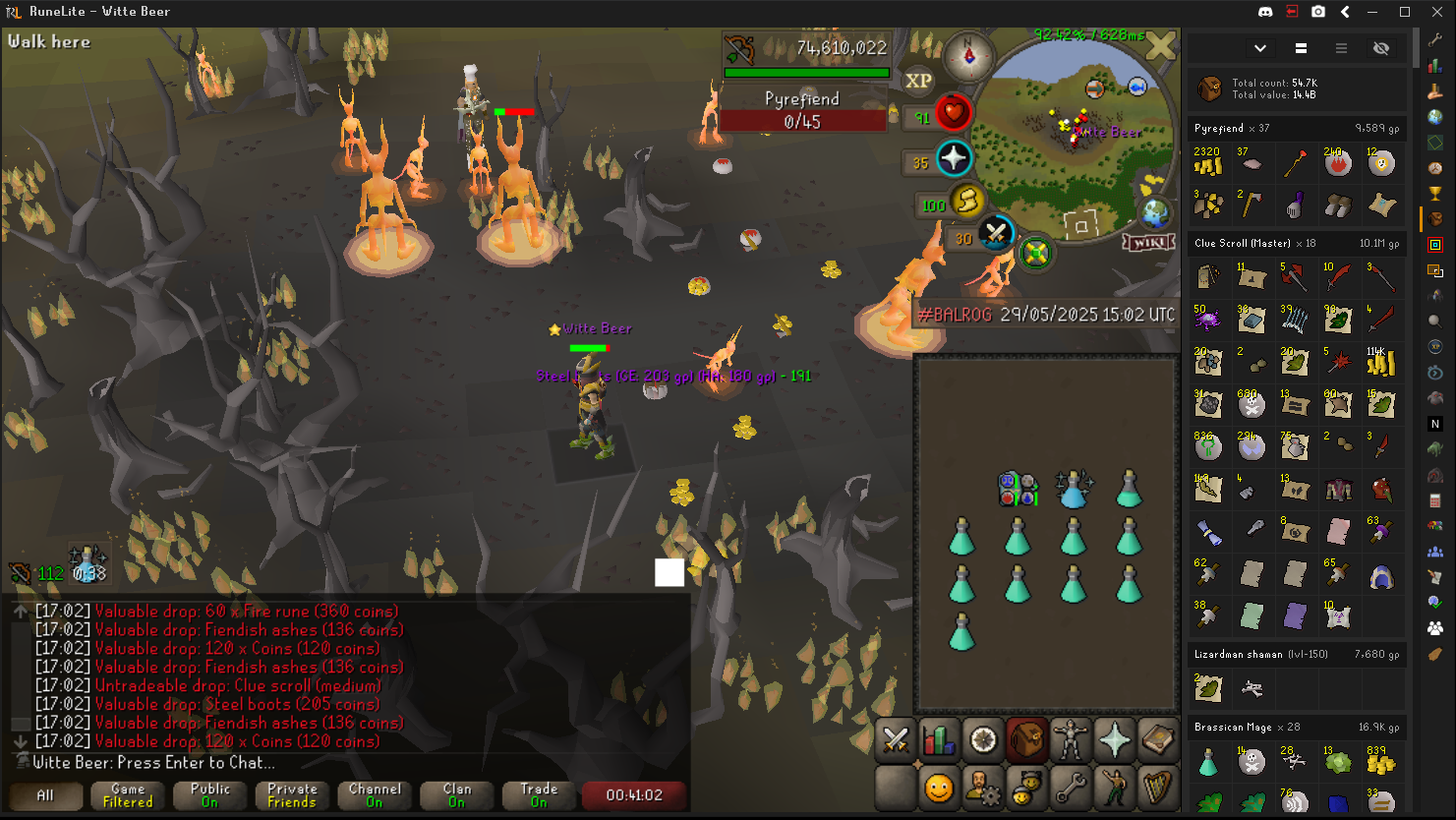The height and width of the screenshot is (820, 1456).
Task: Select the Game chat filter tab
Action: [128, 794]
